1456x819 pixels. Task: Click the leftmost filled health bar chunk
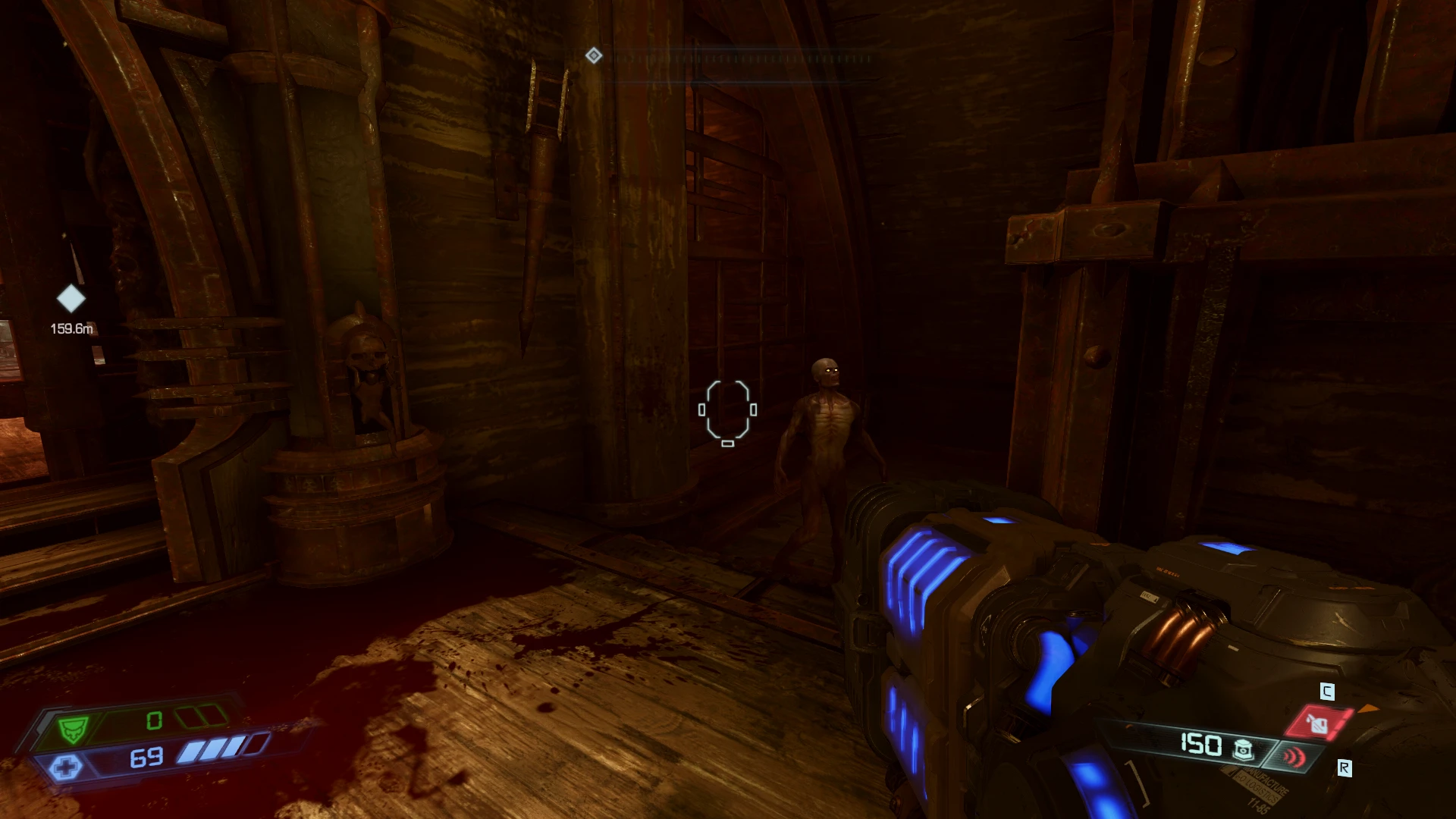click(191, 753)
